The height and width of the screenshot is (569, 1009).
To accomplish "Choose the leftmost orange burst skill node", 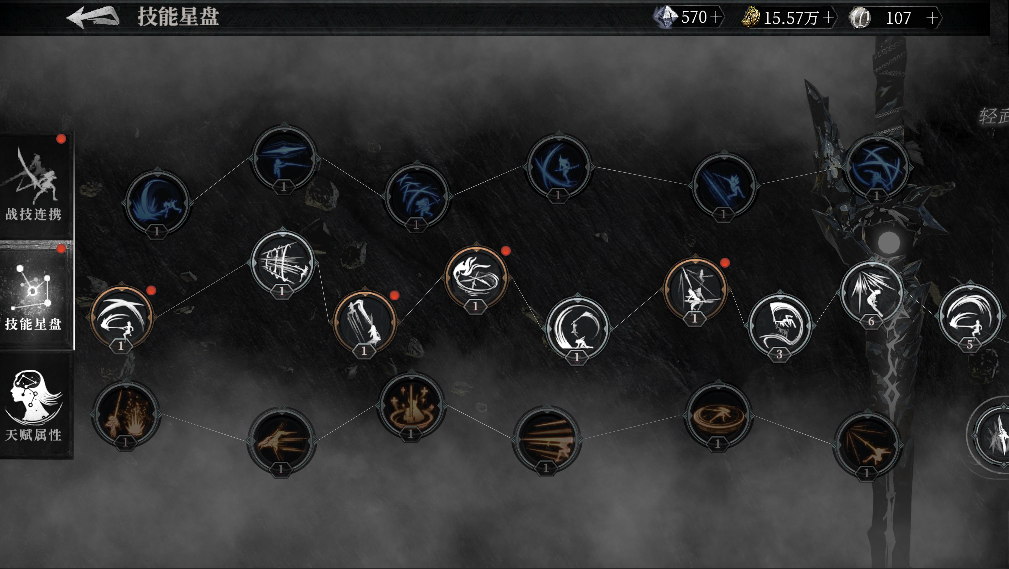I will pos(125,414).
